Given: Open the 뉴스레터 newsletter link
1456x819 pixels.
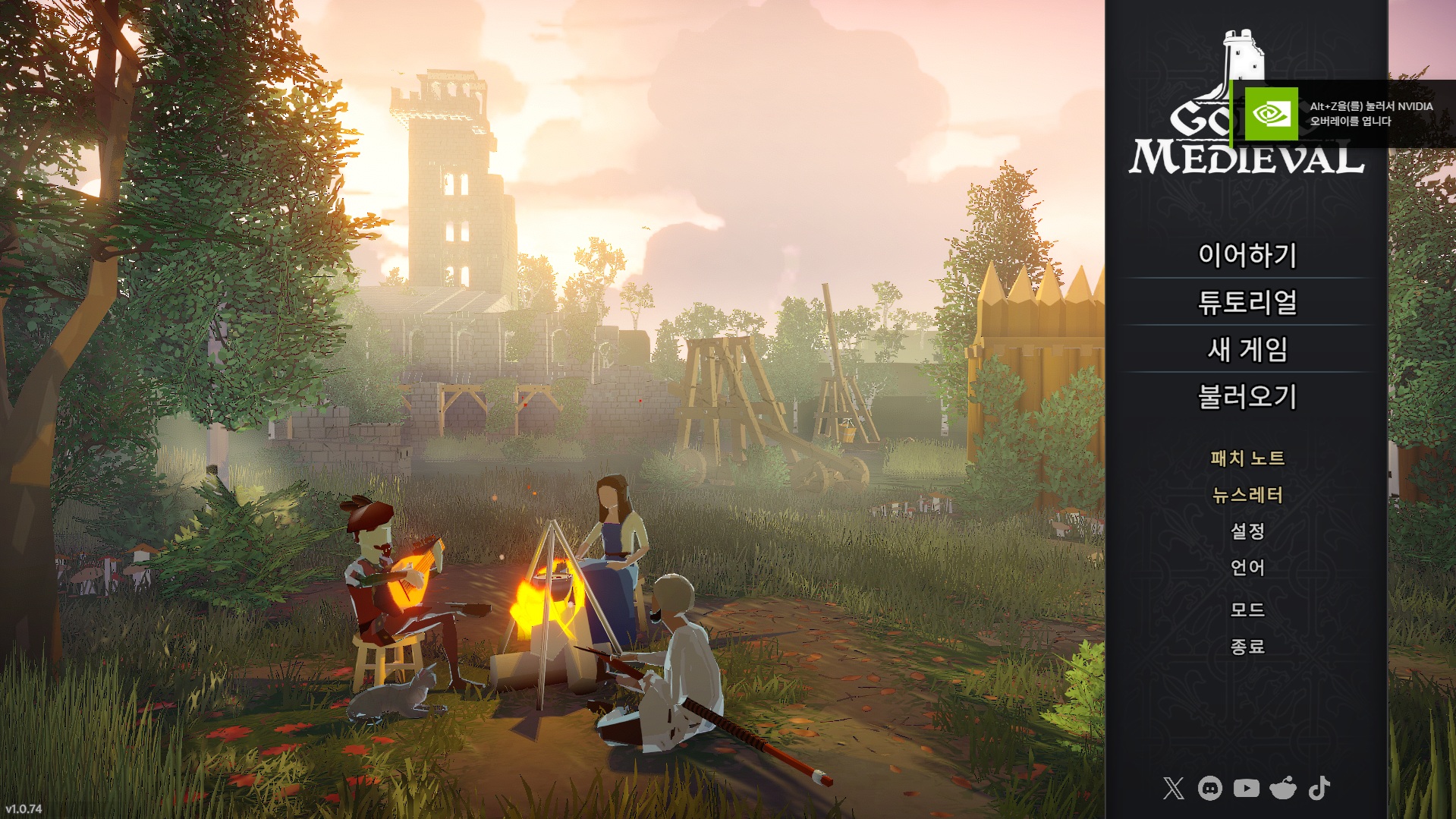Looking at the screenshot, I should tap(1247, 495).
